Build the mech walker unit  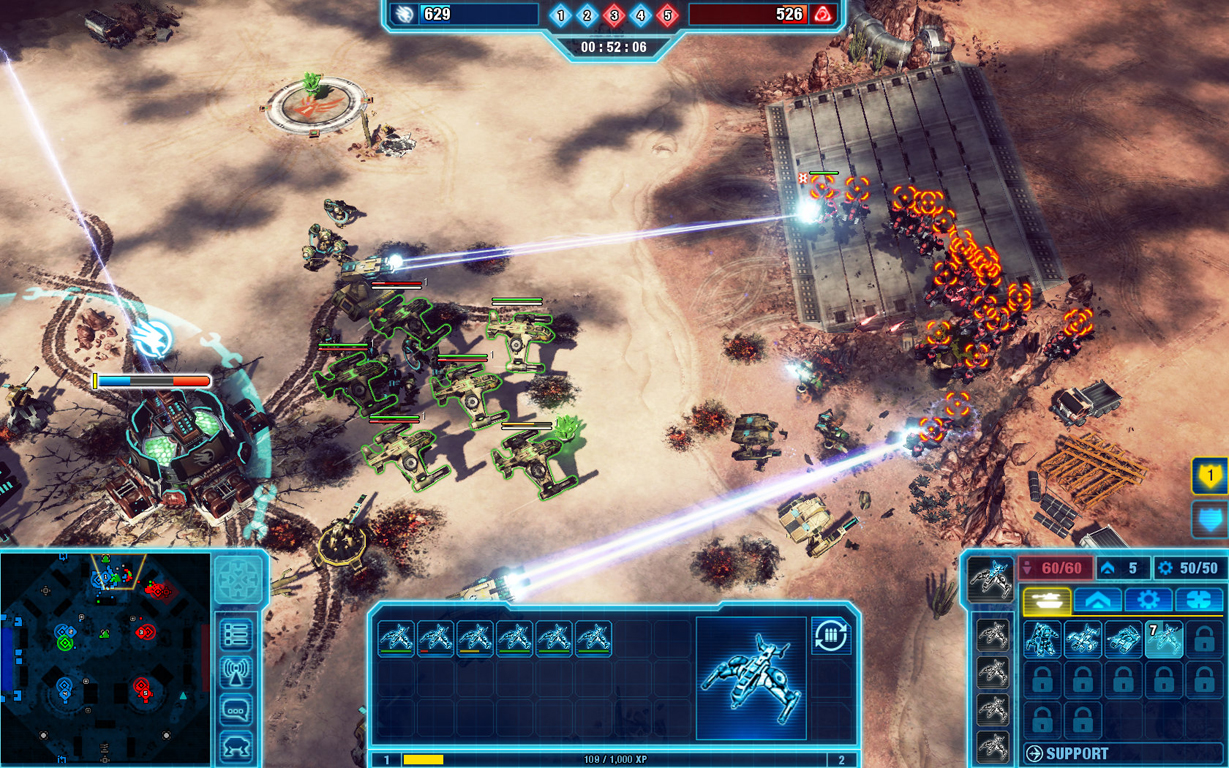click(1042, 639)
